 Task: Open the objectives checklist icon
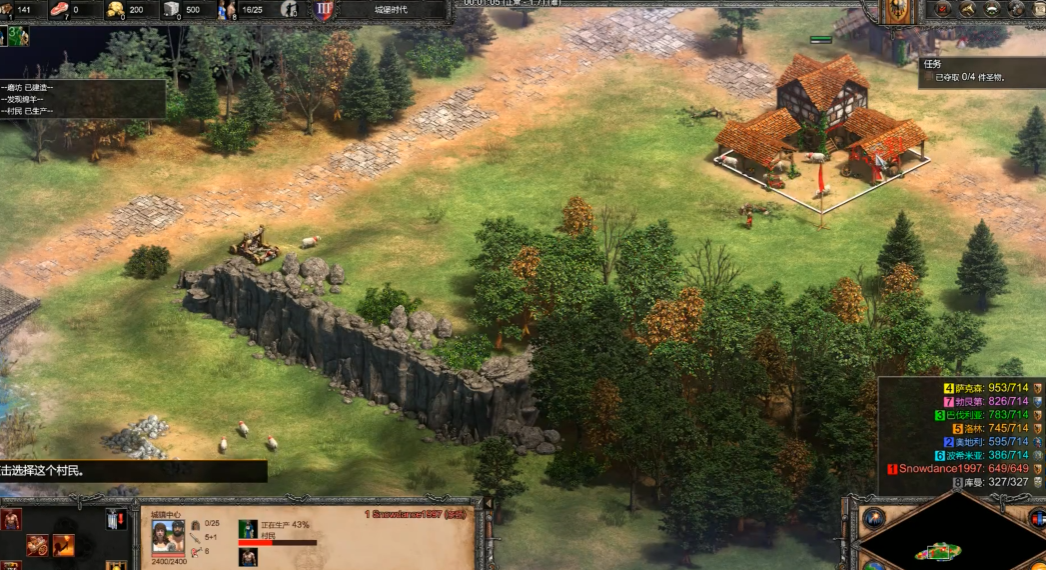coord(941,9)
